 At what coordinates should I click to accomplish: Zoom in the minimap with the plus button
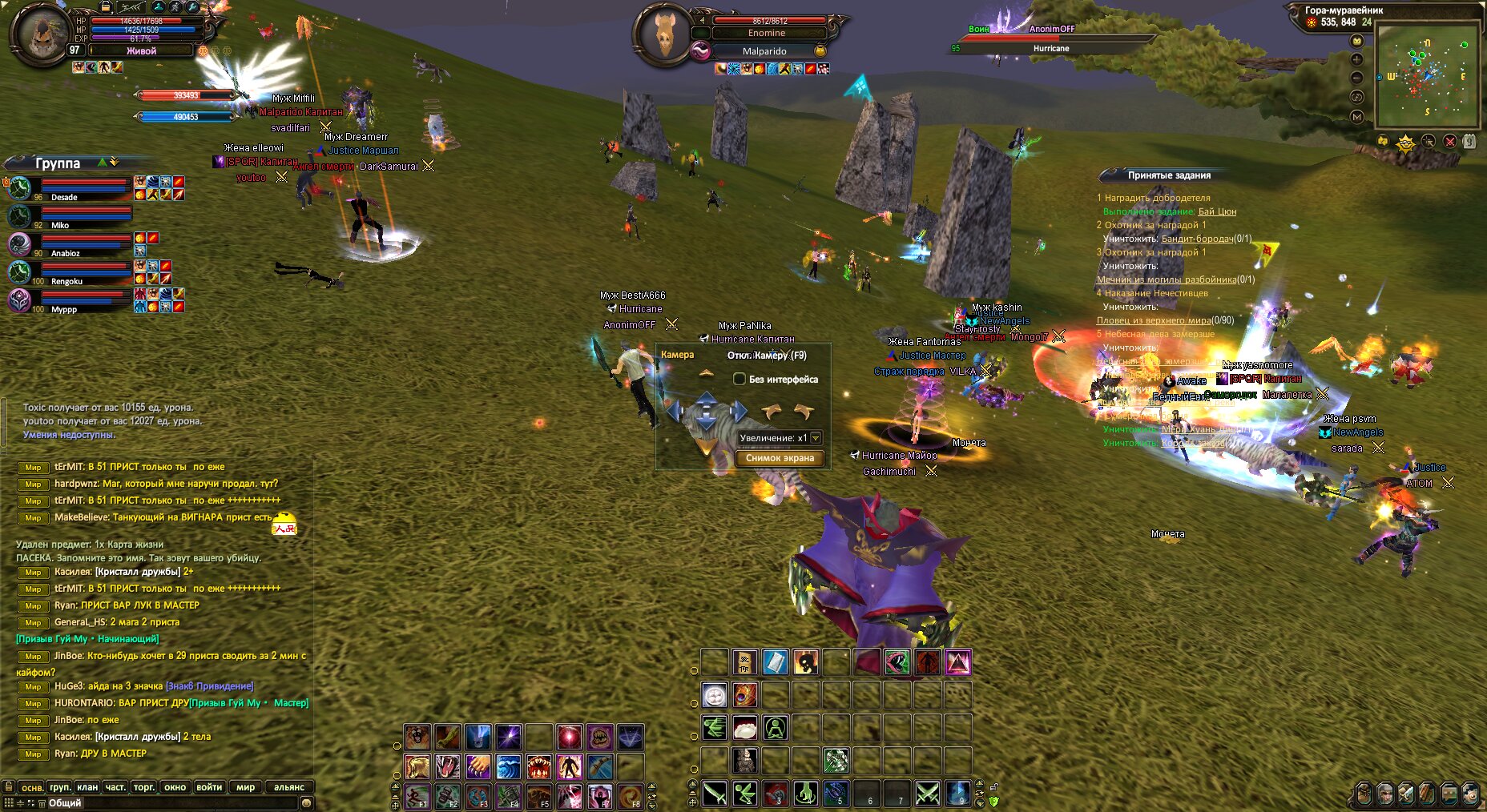[1356, 59]
